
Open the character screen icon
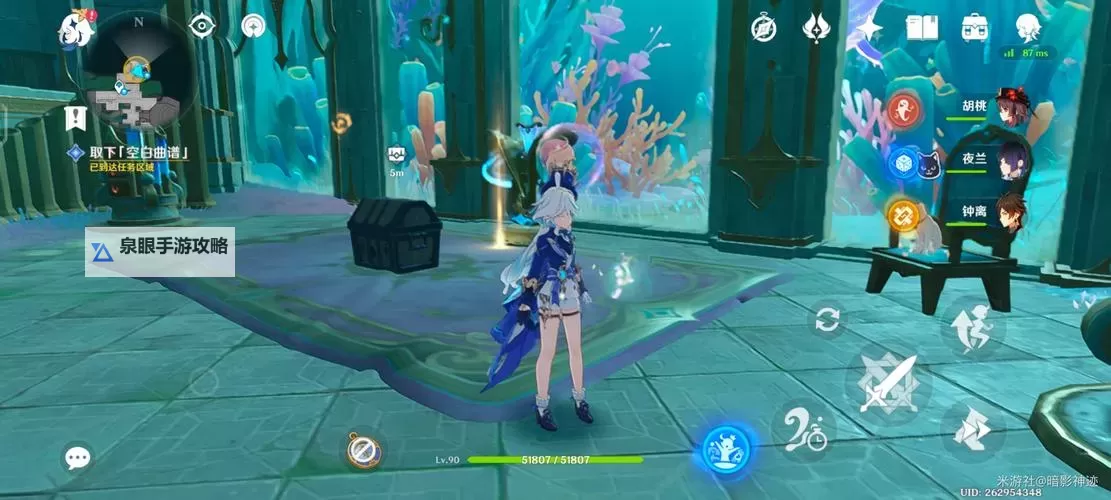[x=1027, y=27]
